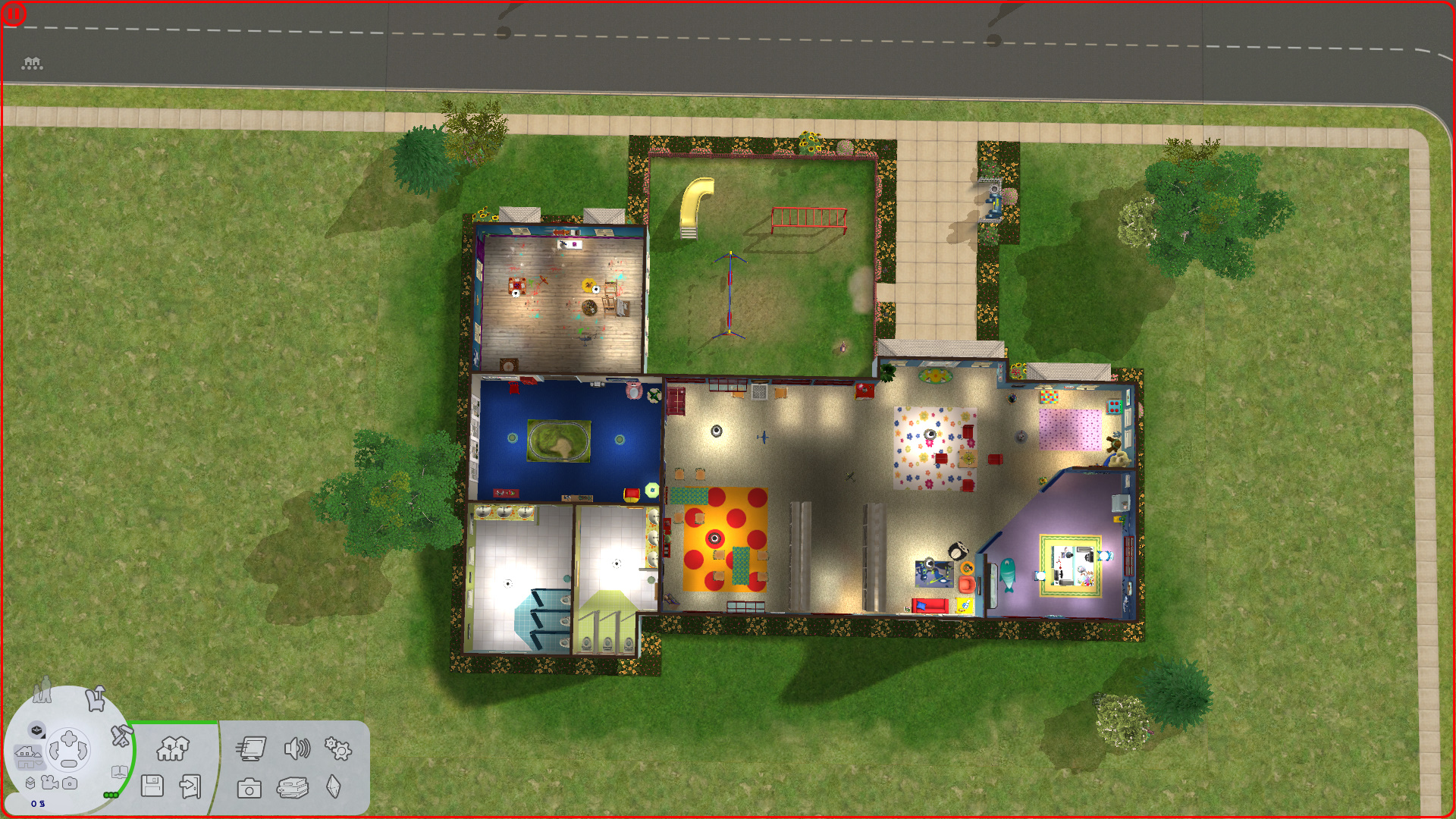Open Buy Mode with the armchair icon
1456x819 pixels.
(96, 700)
